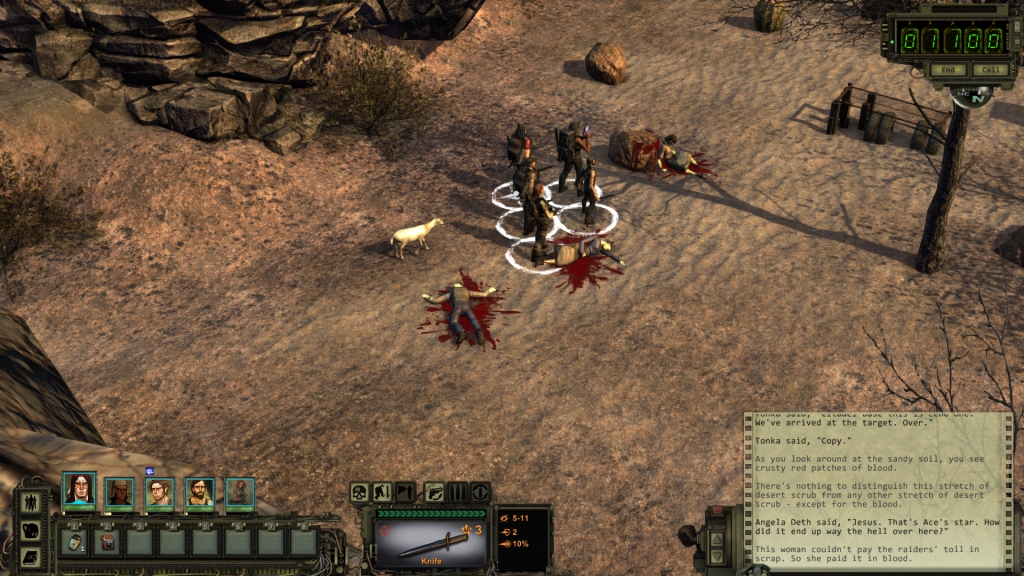The height and width of the screenshot is (576, 1024).
Task: Choose the hat-wearing ranger portrait
Action: pos(119,492)
